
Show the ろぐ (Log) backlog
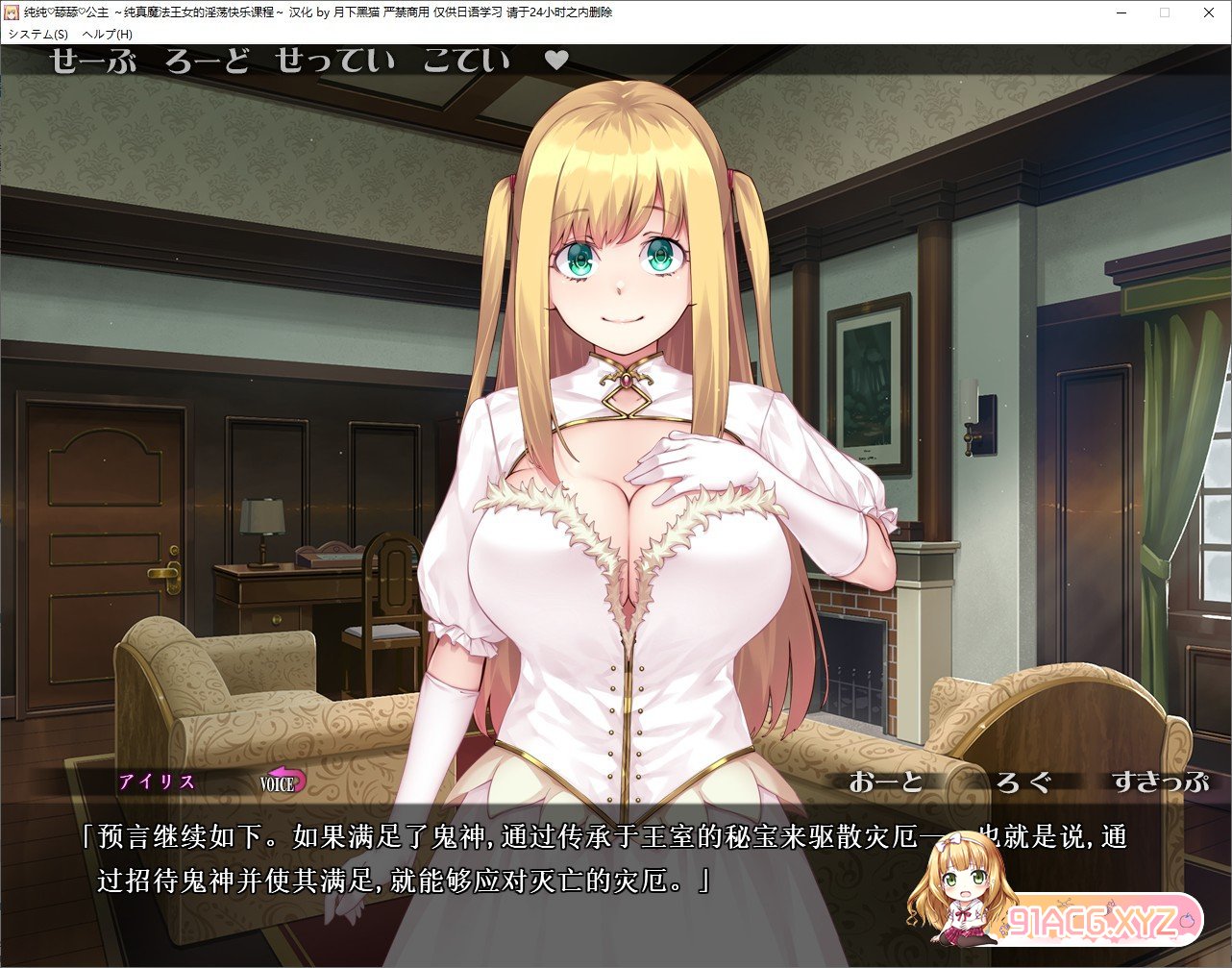pyautogui.click(x=1023, y=782)
